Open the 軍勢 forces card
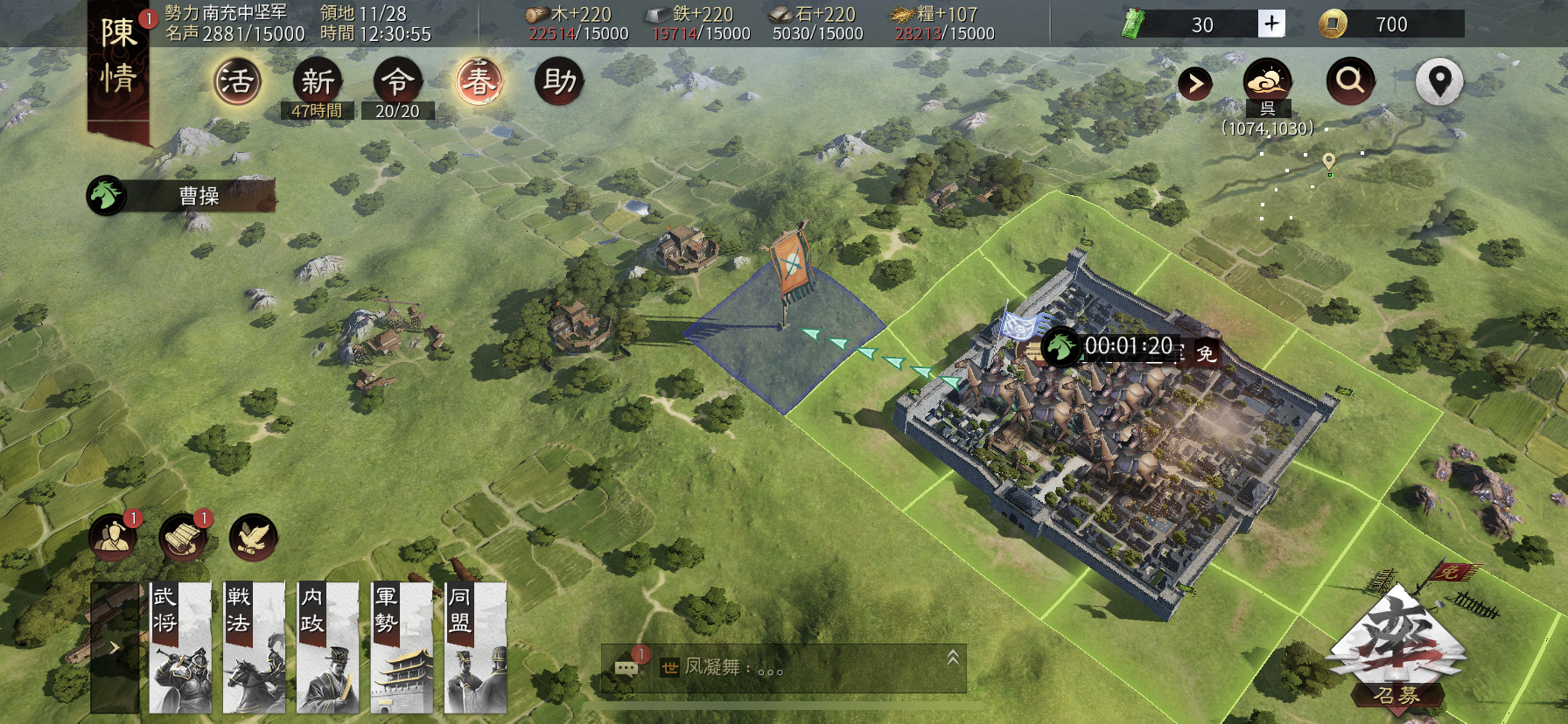The height and width of the screenshot is (724, 1568). point(402,647)
